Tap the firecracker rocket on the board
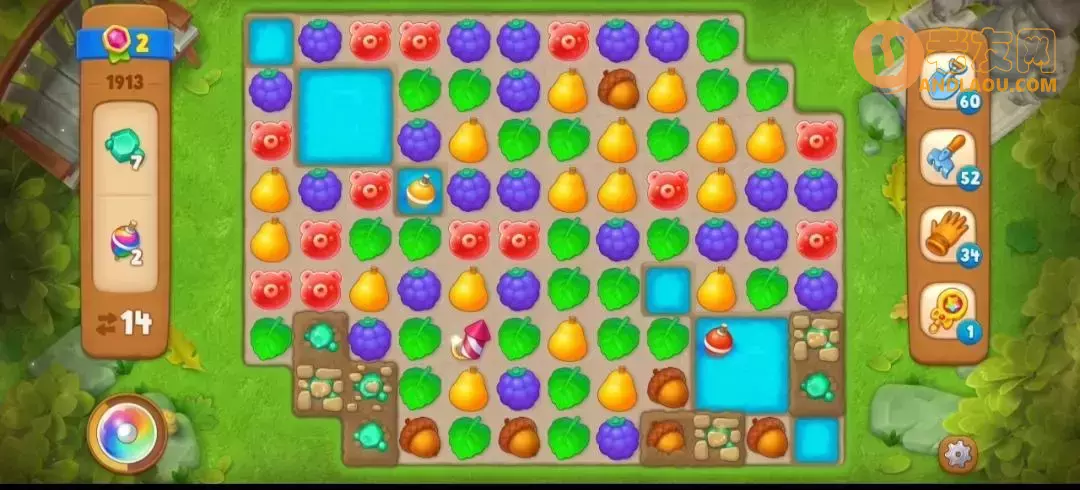The height and width of the screenshot is (490, 1080). 469,340
